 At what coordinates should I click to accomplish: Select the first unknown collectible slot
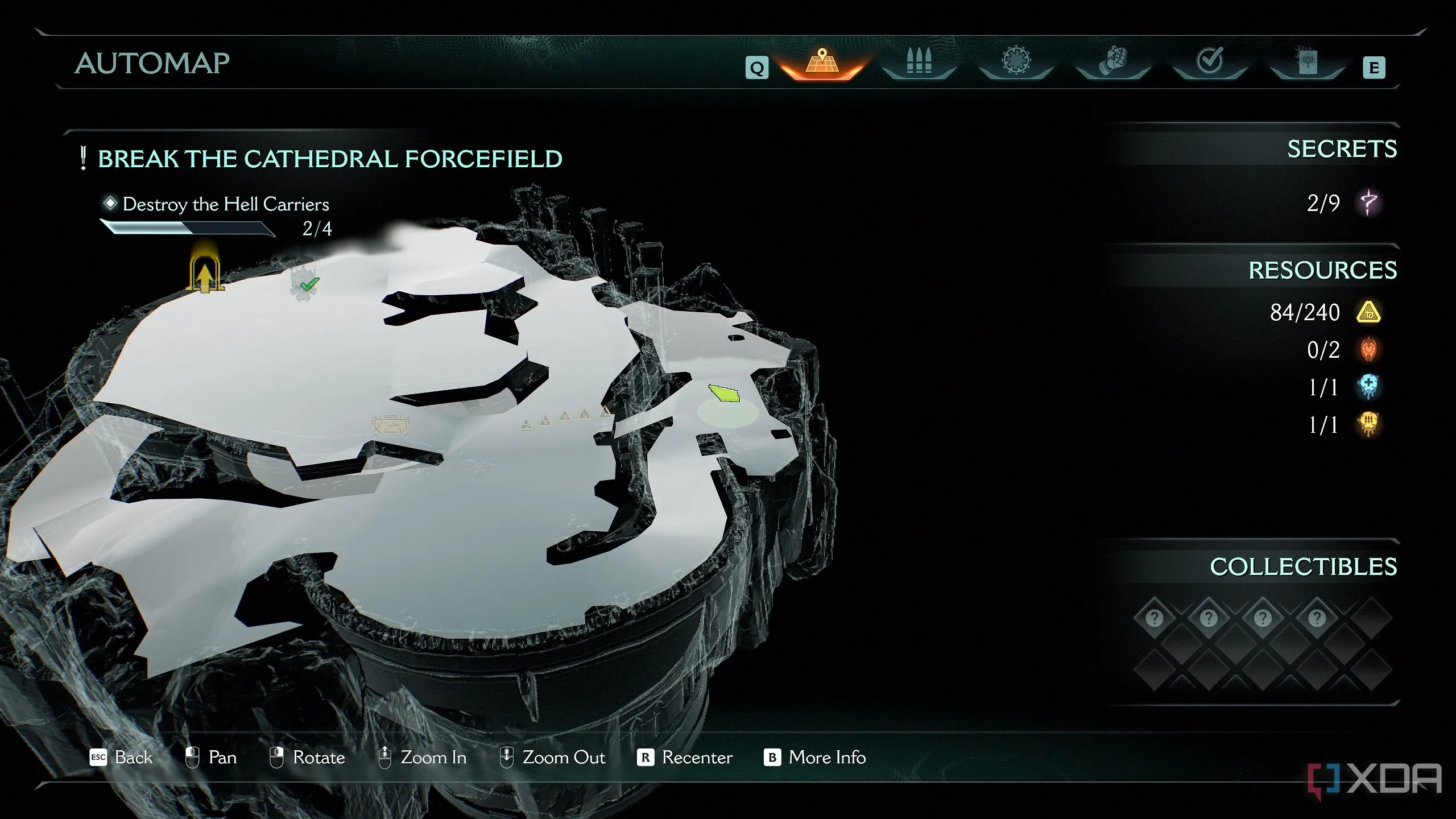point(1154,618)
